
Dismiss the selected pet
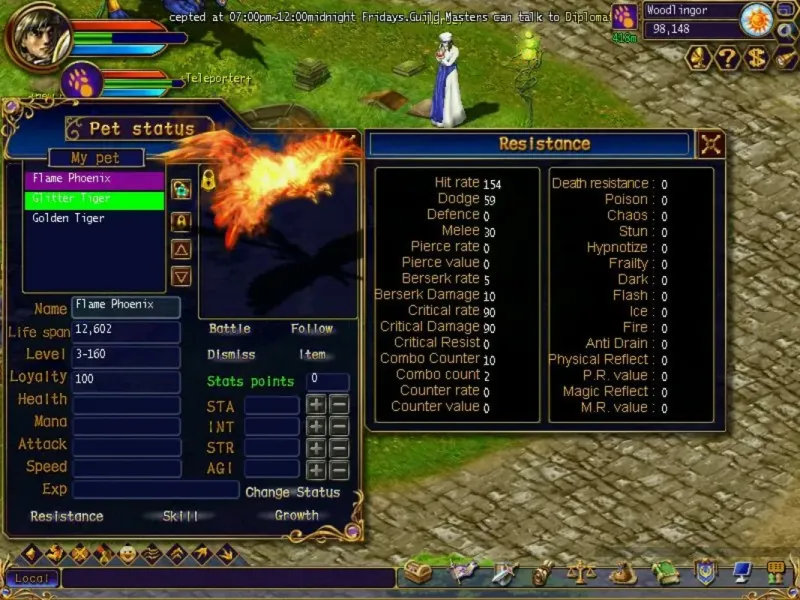coord(231,355)
